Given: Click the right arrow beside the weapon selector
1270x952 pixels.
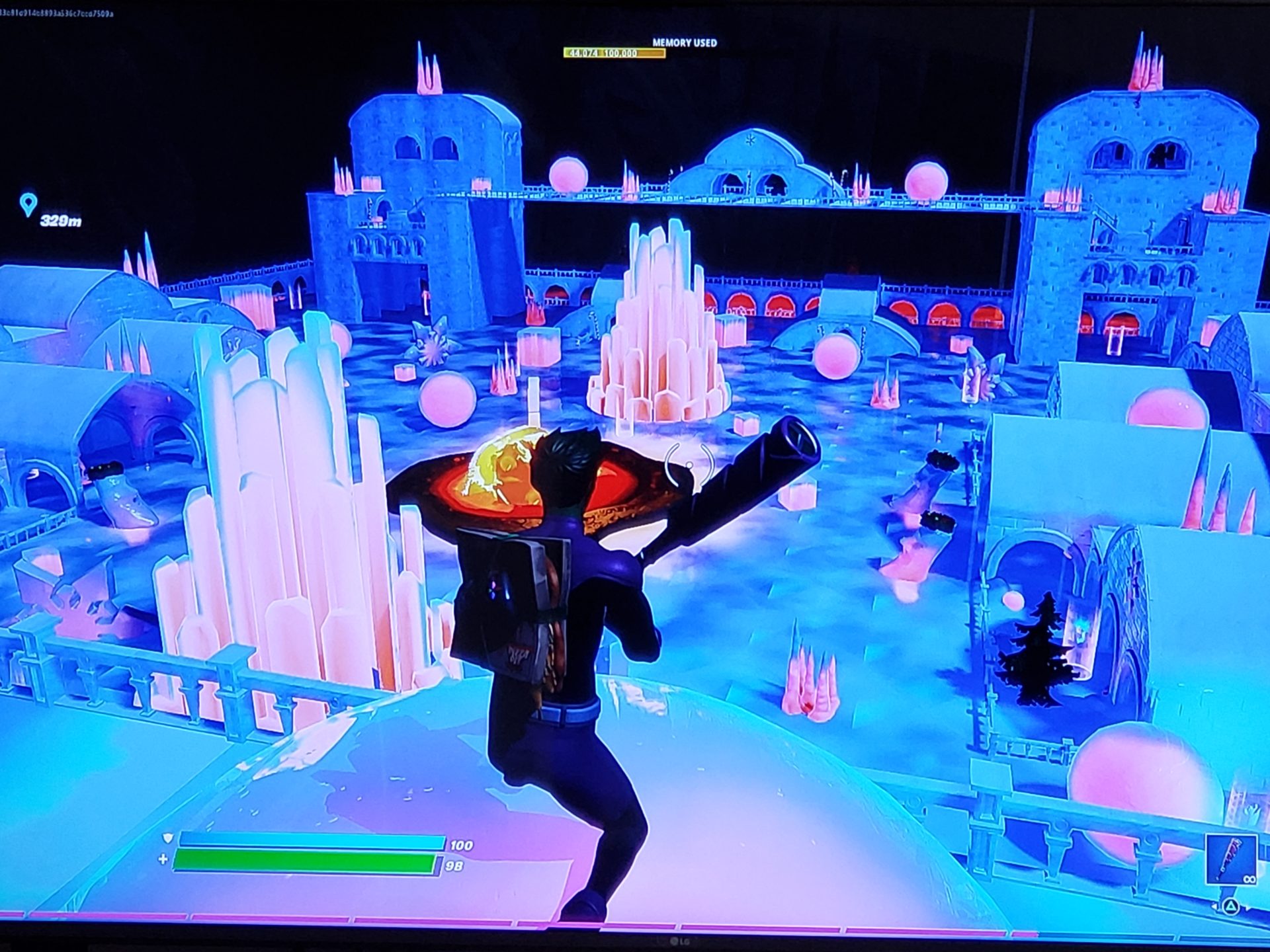Looking at the screenshot, I should tap(1247, 908).
